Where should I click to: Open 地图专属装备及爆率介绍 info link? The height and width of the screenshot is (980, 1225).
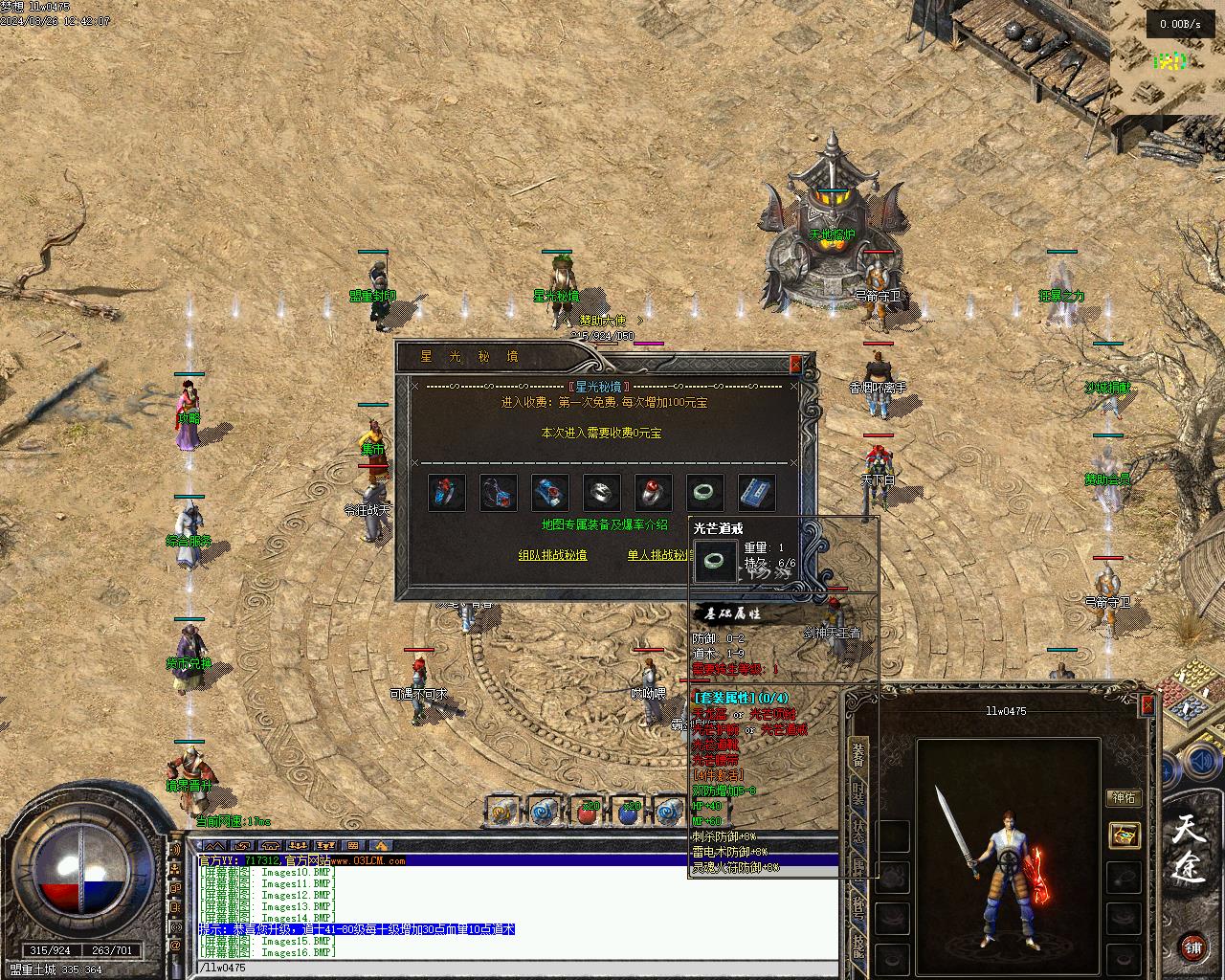pos(604,524)
